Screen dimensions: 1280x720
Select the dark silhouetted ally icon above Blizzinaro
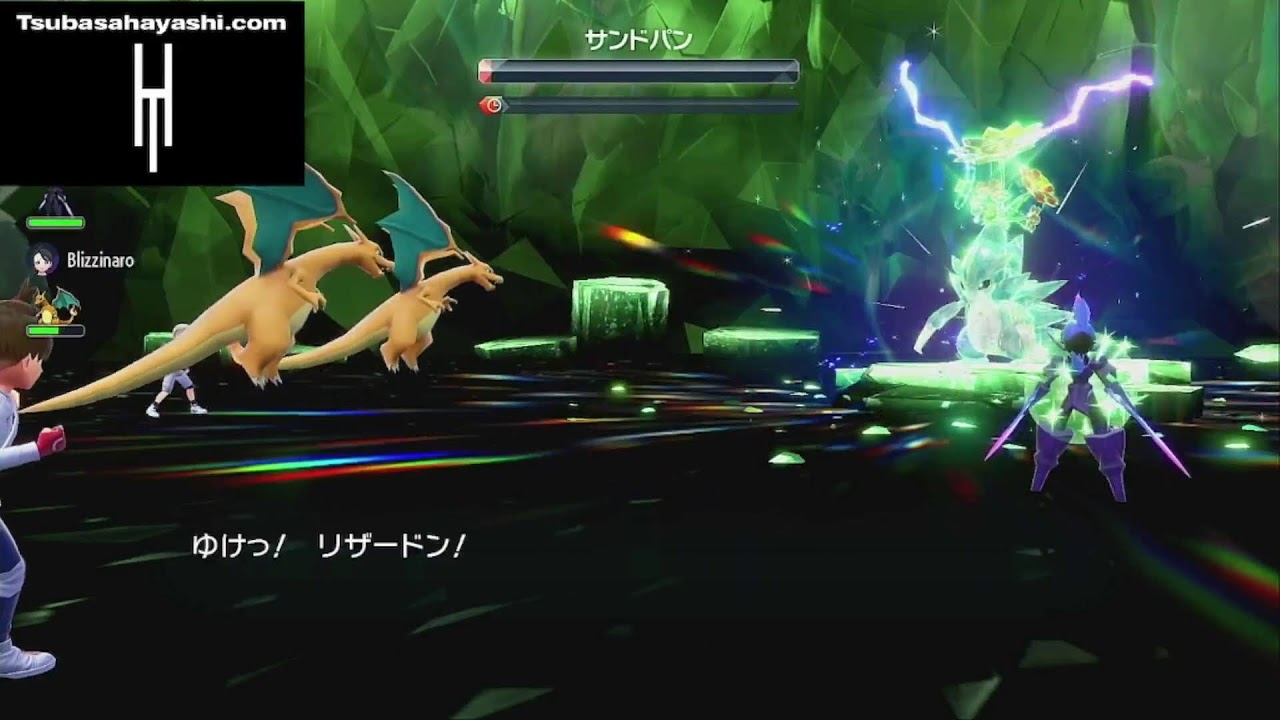pyautogui.click(x=55, y=200)
